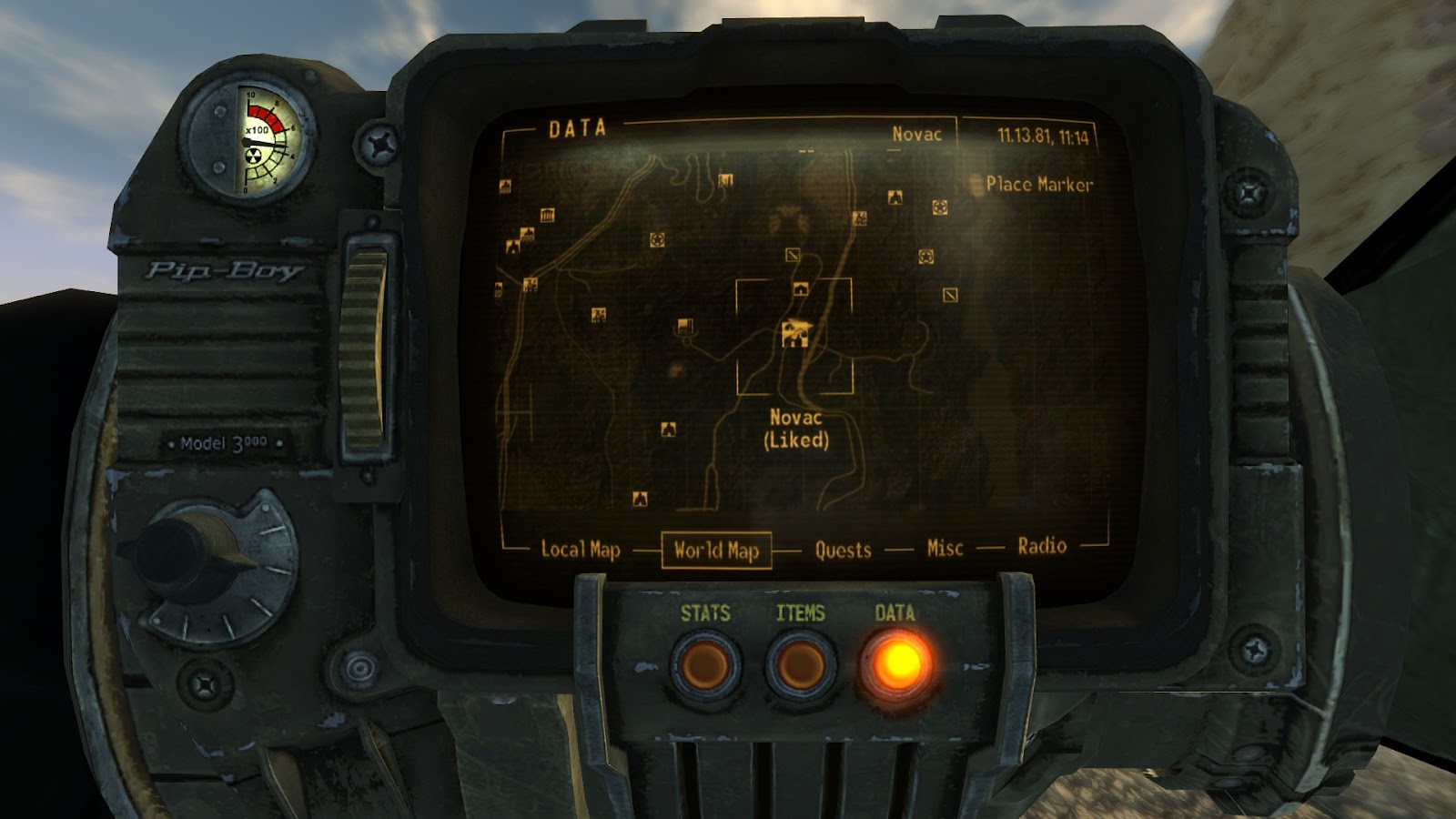Viewport: 1456px width, 819px height.
Task: Select the Novac settlement marker on the map
Action: [795, 332]
